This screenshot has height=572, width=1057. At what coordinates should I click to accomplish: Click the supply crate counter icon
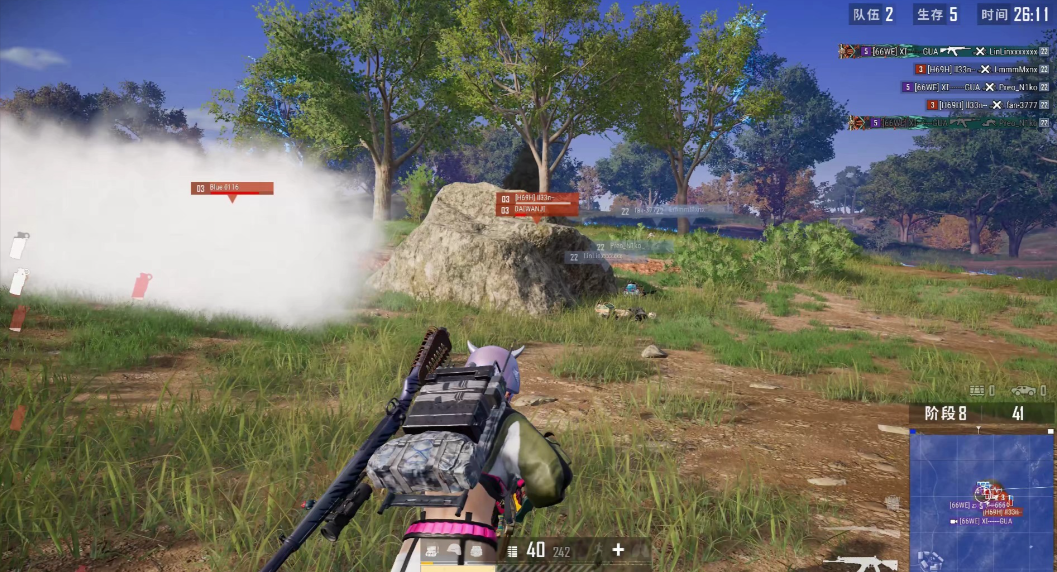tap(977, 390)
